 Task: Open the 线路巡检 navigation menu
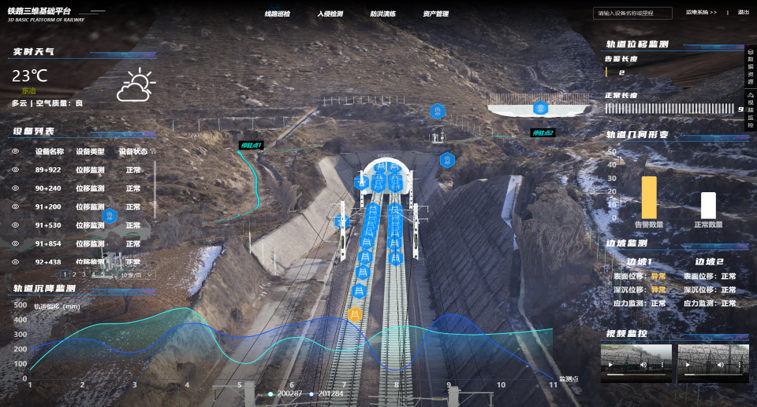tap(277, 14)
